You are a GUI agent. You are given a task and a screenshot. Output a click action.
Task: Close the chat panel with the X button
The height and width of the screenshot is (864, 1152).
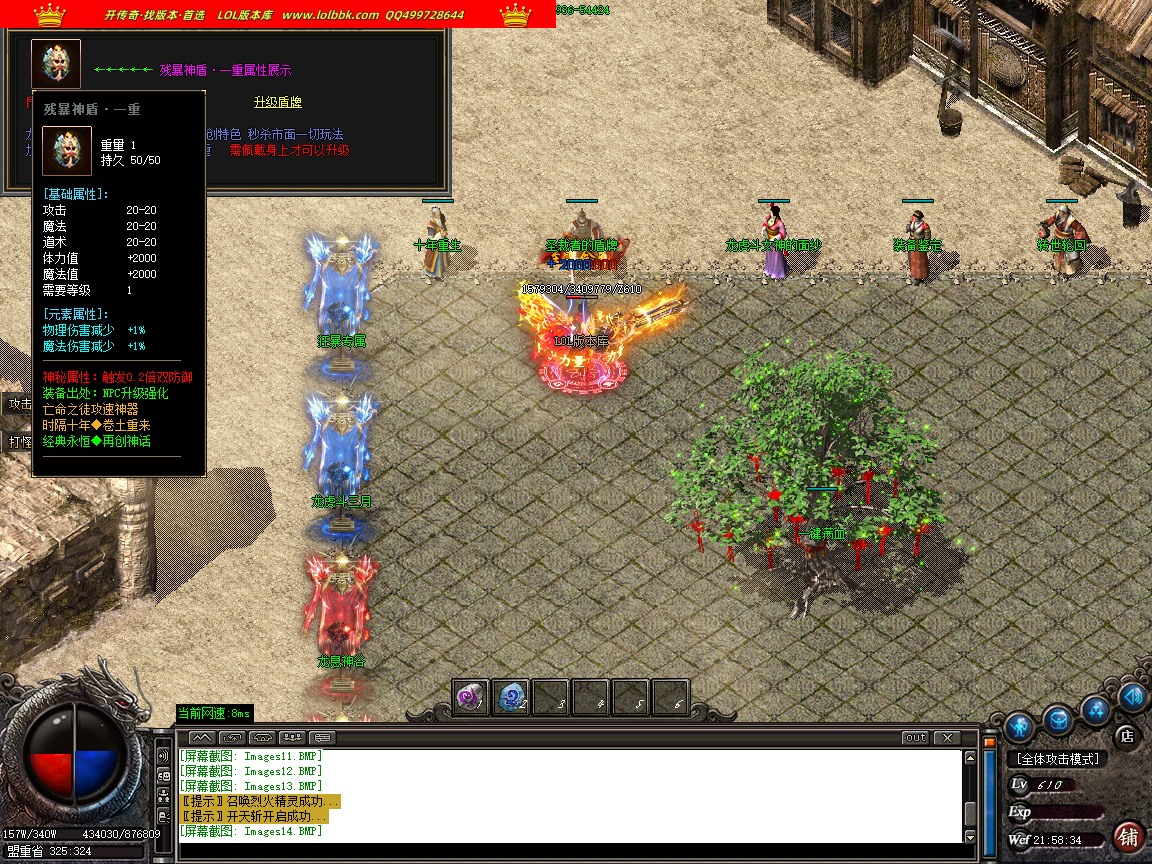pyautogui.click(x=946, y=738)
